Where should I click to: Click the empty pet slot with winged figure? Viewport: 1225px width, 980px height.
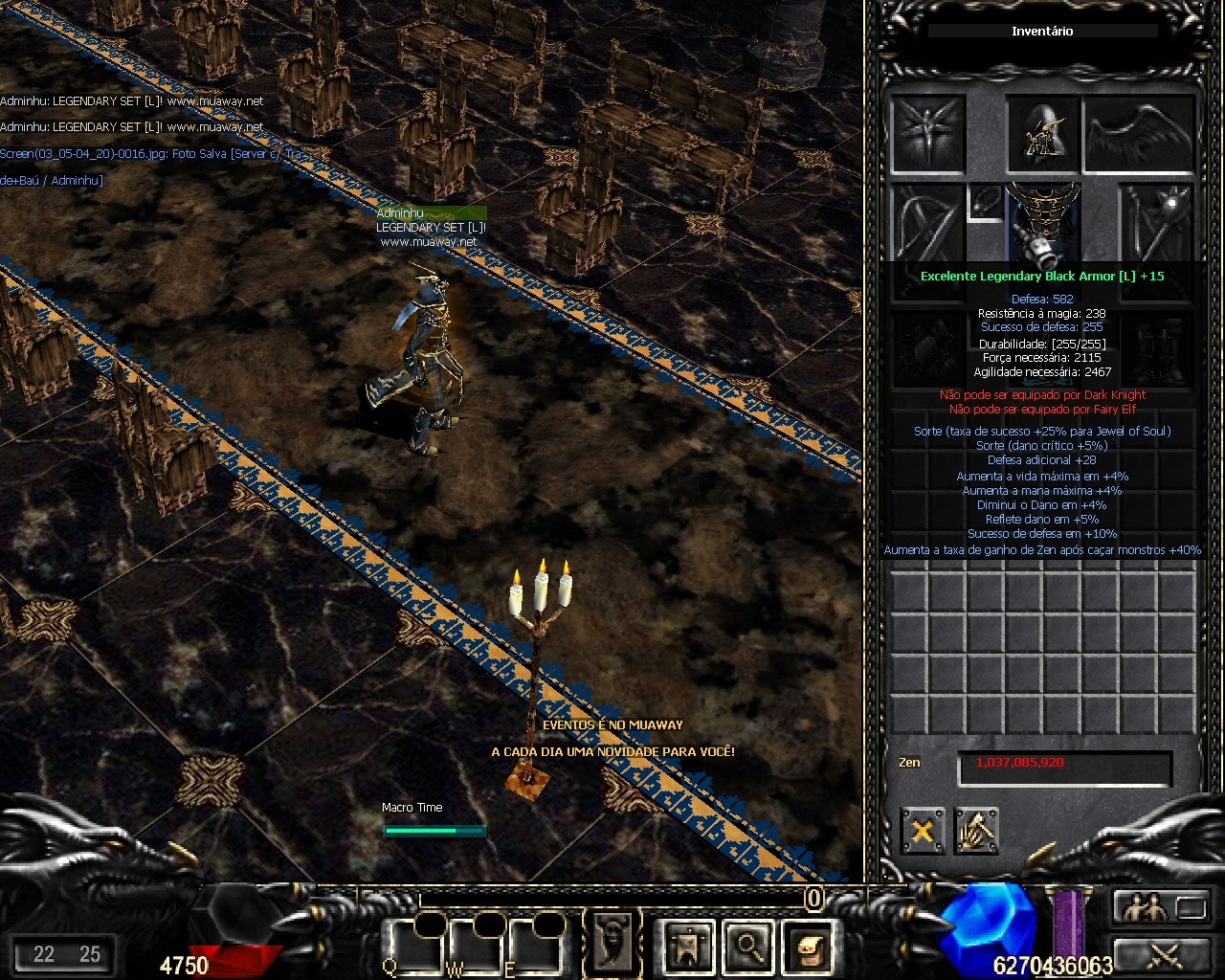(x=927, y=133)
